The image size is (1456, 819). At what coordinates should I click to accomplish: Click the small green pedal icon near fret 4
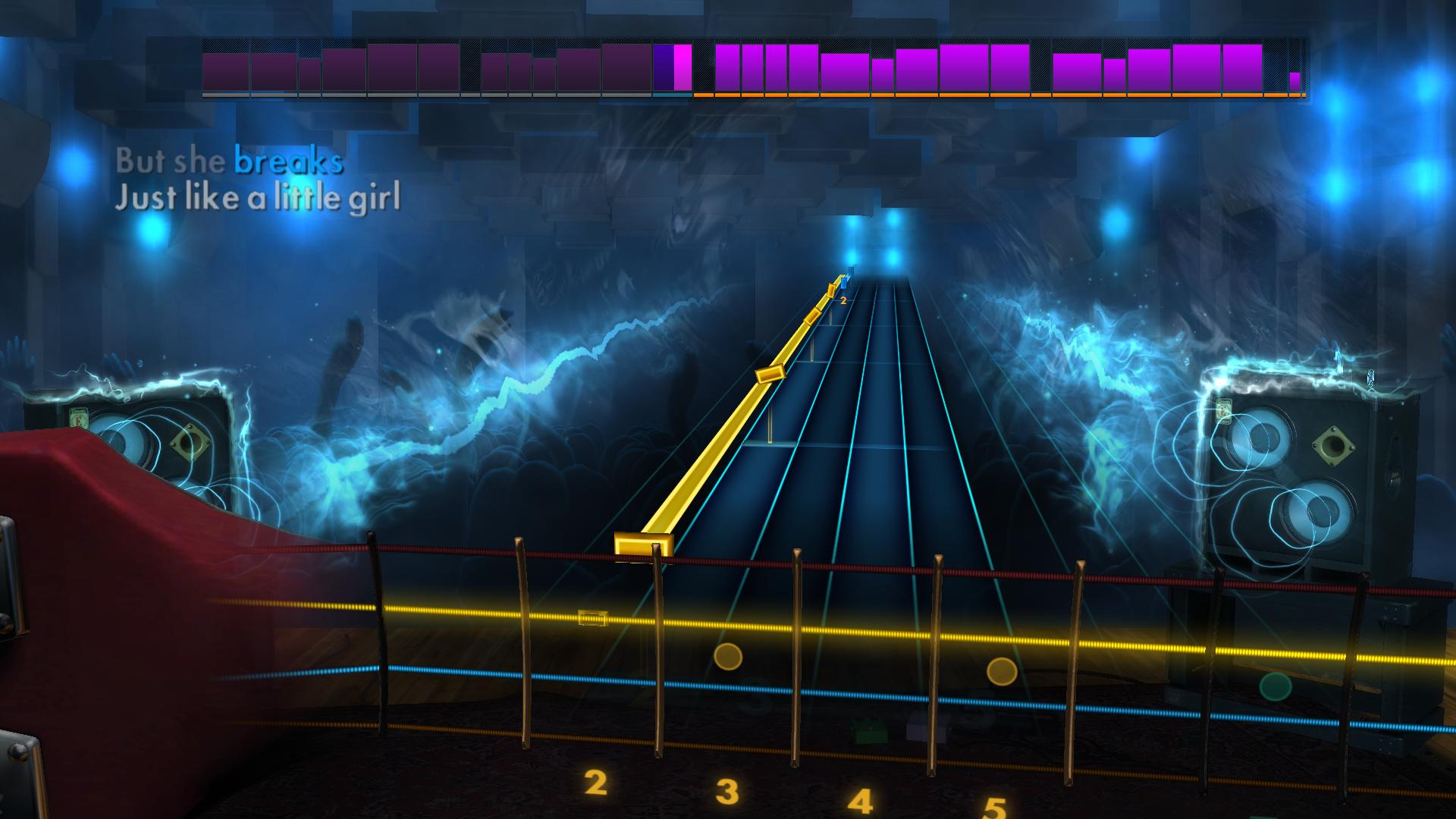tap(869, 730)
